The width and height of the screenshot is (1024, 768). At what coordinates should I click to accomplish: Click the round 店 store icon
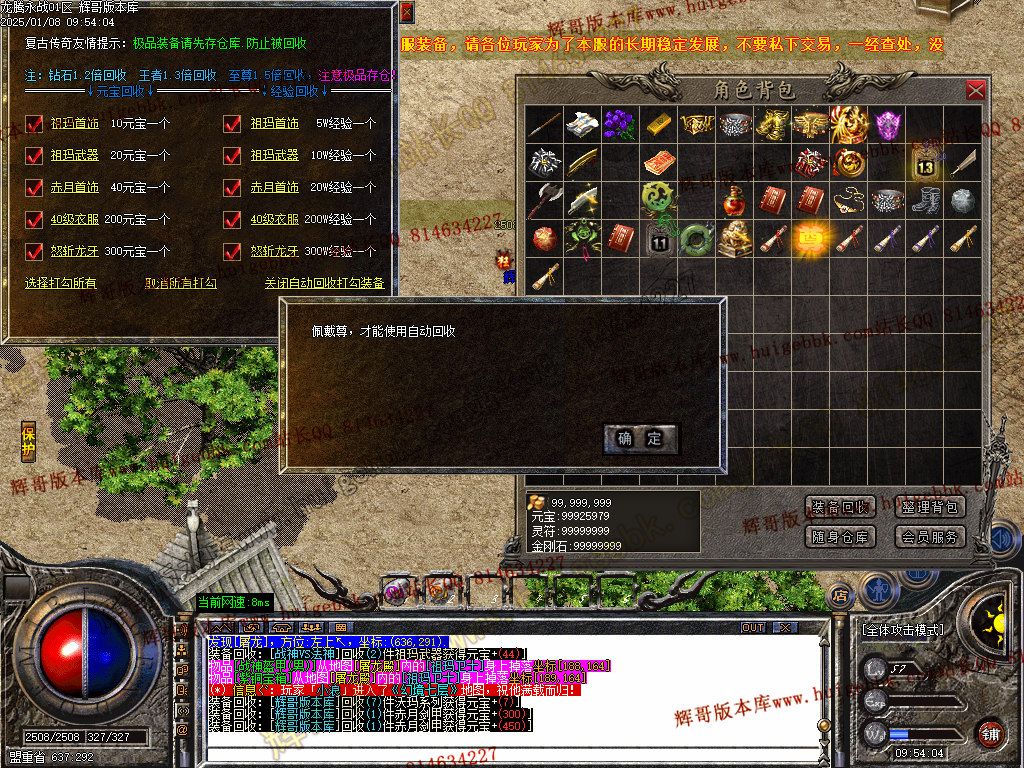pyautogui.click(x=840, y=593)
